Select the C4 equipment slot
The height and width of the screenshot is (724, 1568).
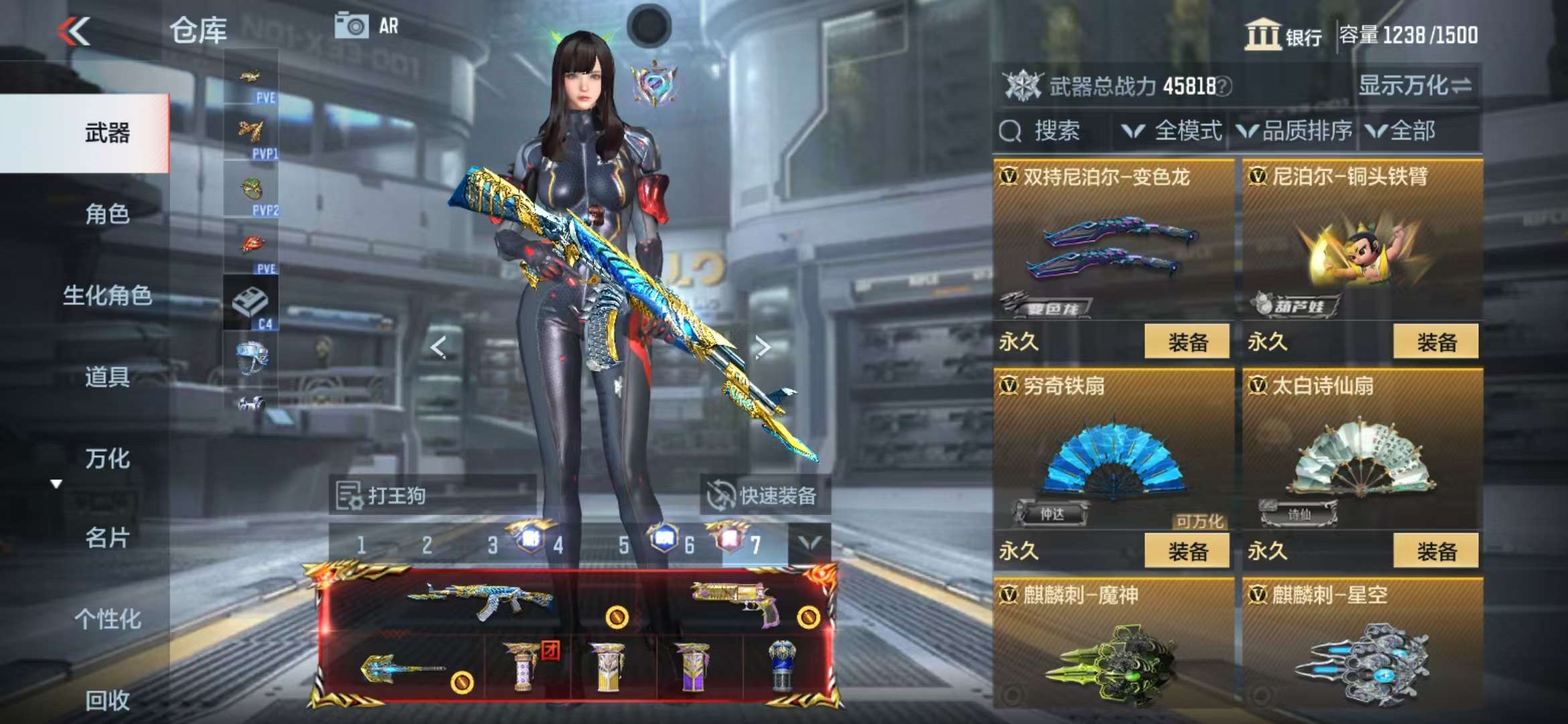click(x=251, y=305)
